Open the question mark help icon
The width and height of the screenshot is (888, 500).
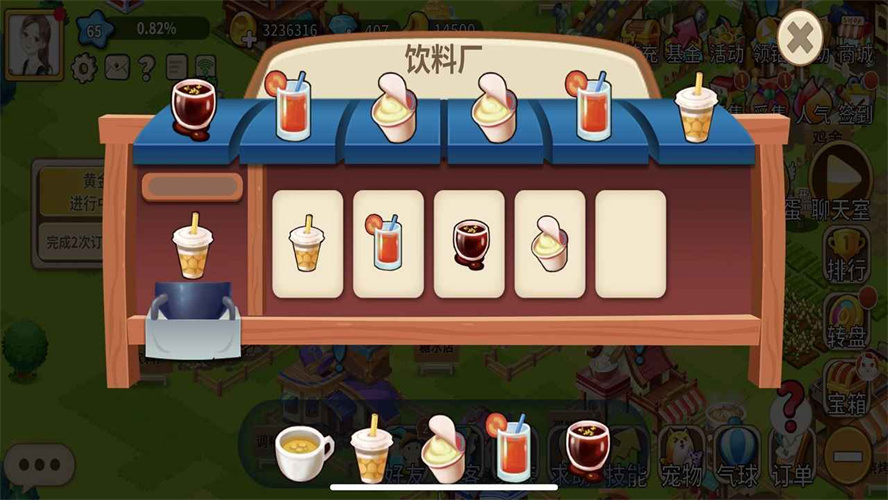pos(146,67)
